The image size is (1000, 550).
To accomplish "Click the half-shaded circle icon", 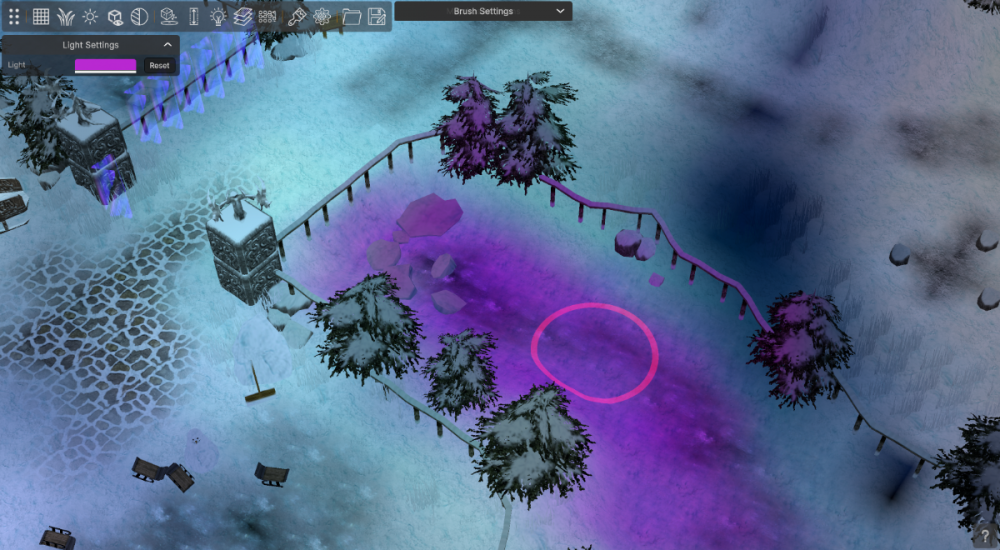I will (x=140, y=16).
